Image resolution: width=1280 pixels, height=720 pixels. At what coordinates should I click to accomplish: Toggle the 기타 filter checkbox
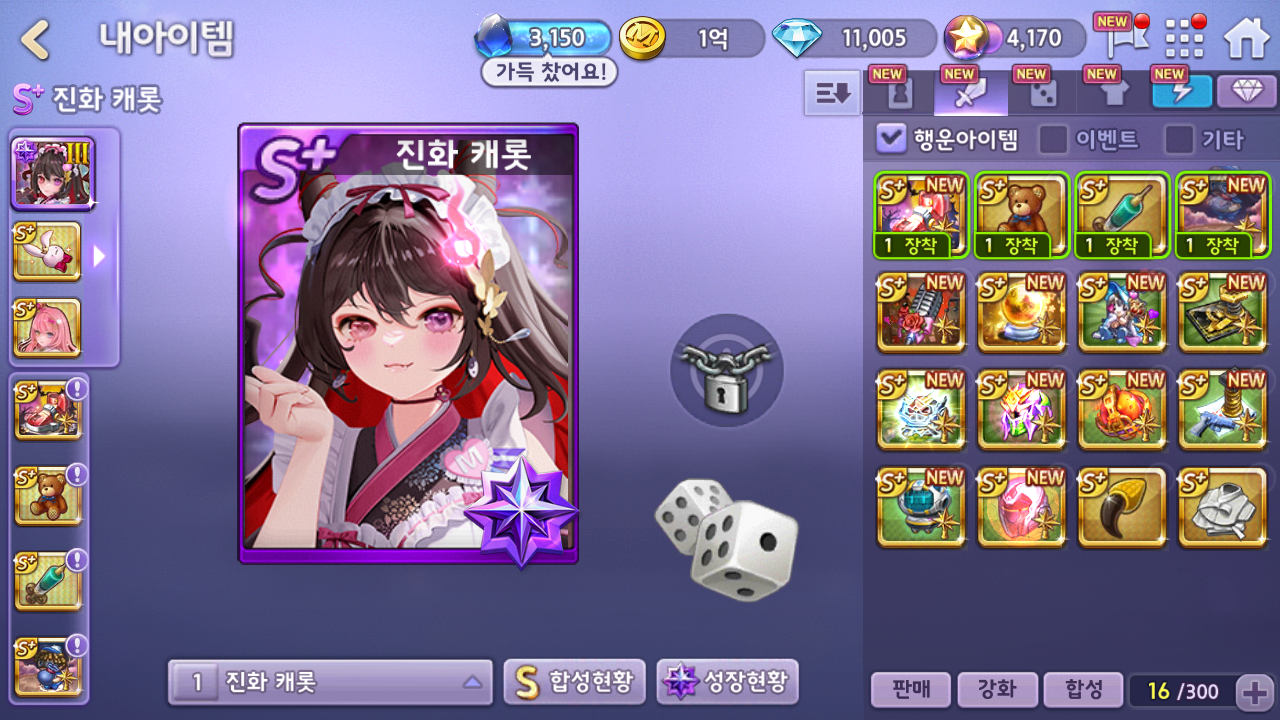point(1179,139)
